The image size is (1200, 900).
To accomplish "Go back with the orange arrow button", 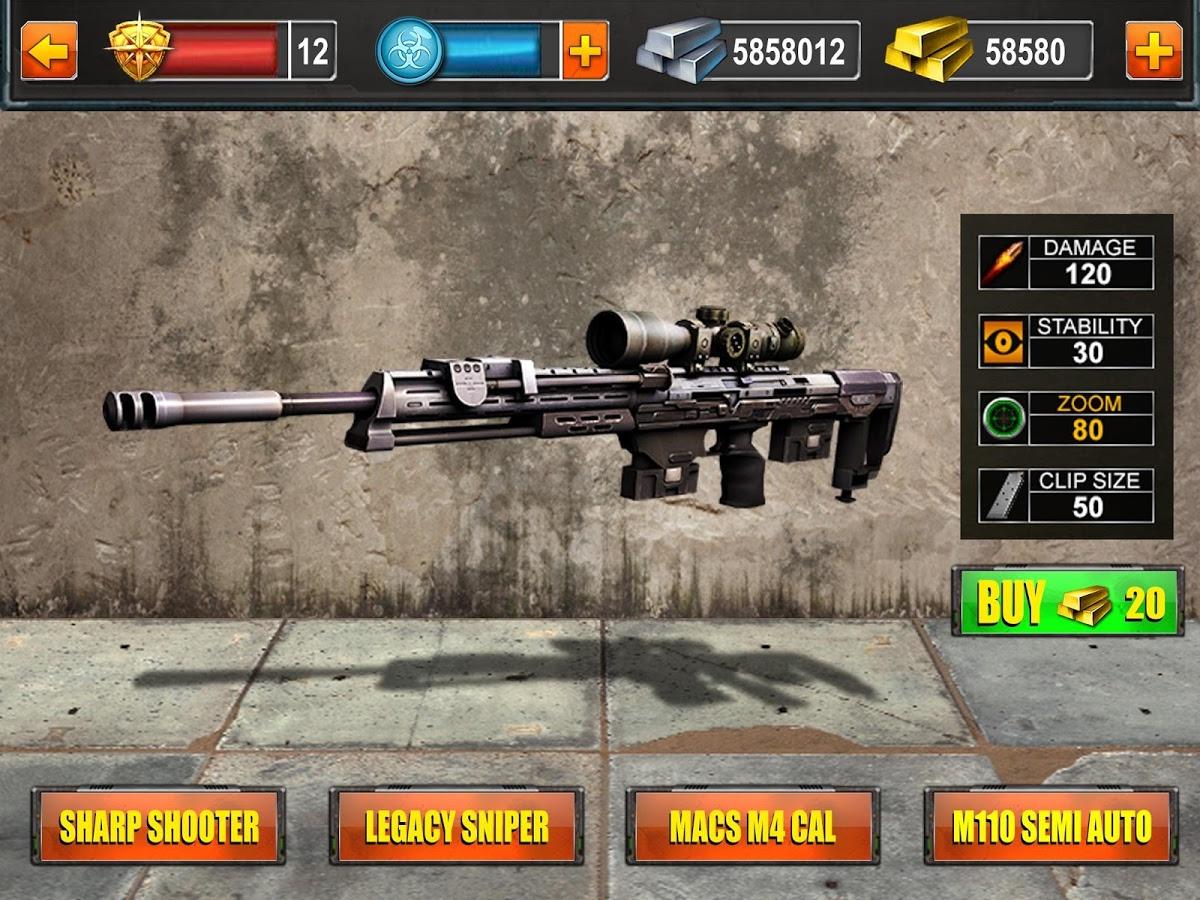I will (x=49, y=51).
